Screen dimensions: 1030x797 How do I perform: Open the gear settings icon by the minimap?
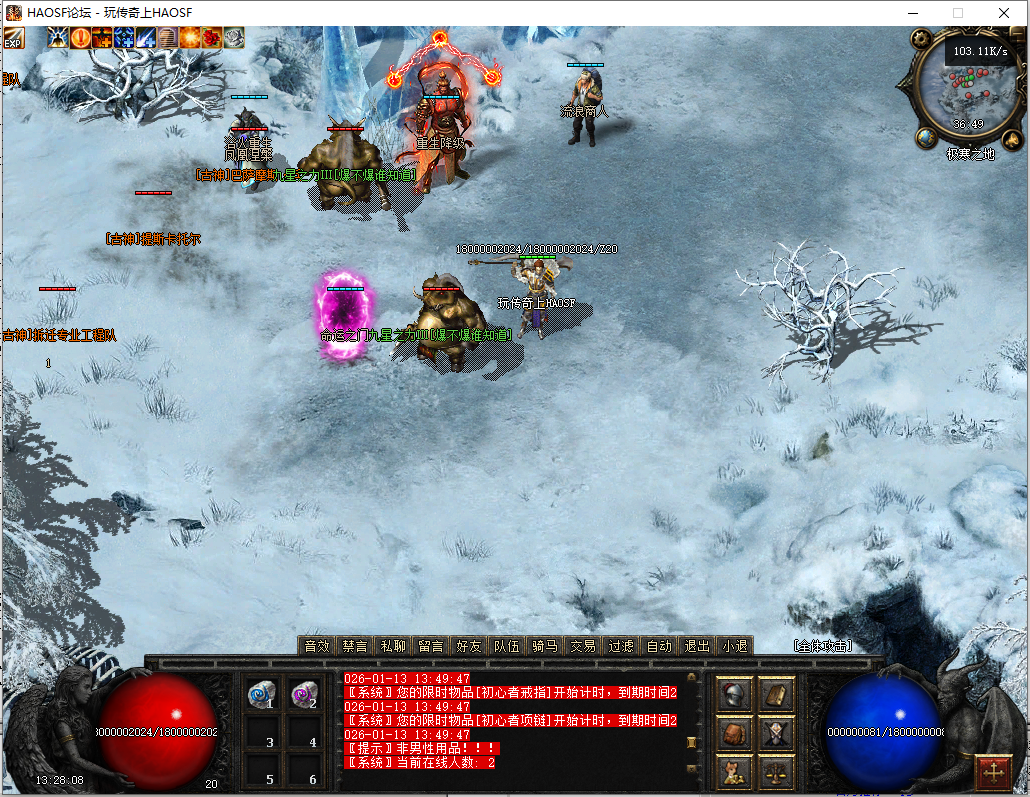point(920,41)
